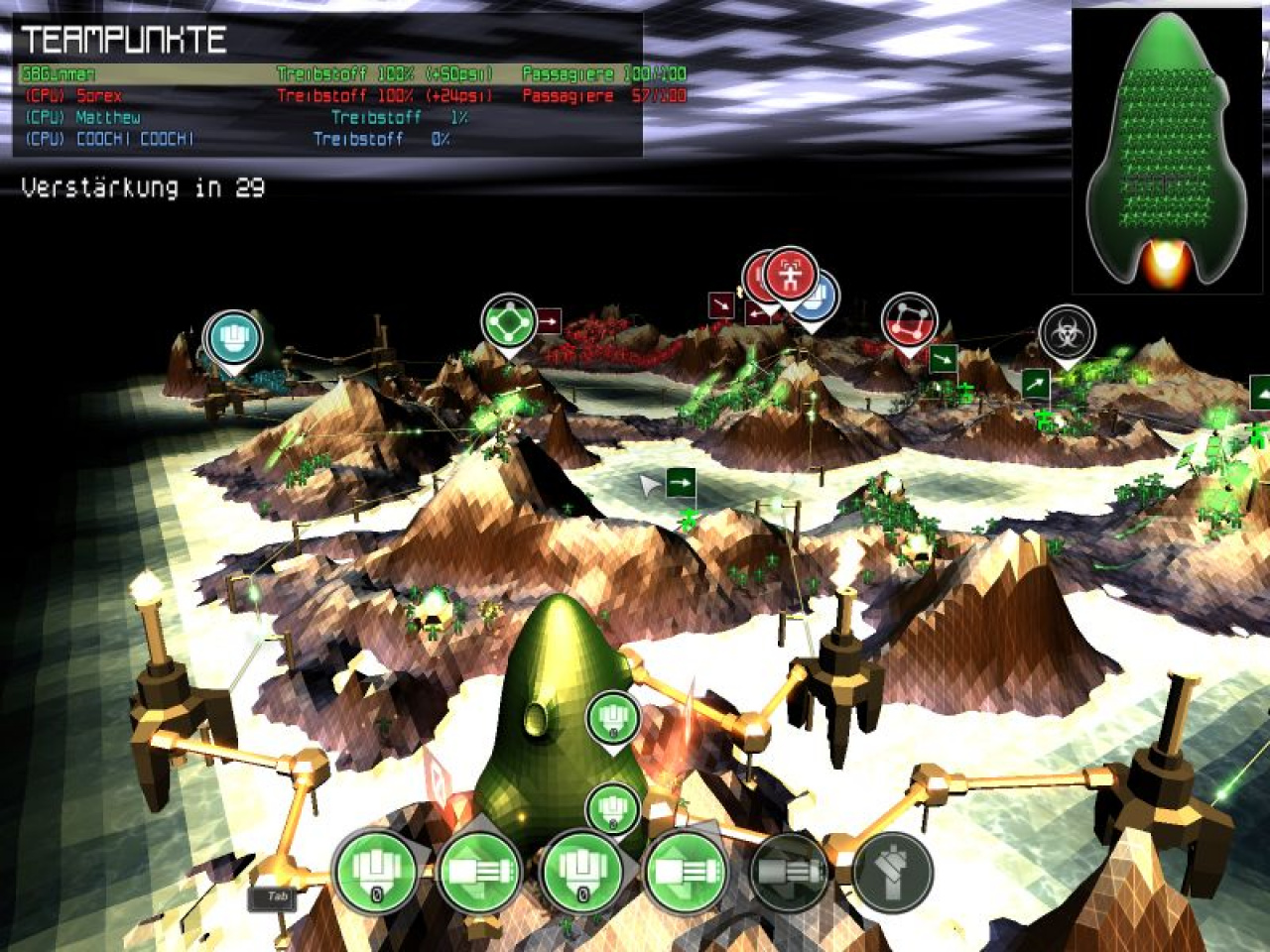Select the green right-arrow order icon by cursor
This screenshot has width=1270, height=952.
681,484
